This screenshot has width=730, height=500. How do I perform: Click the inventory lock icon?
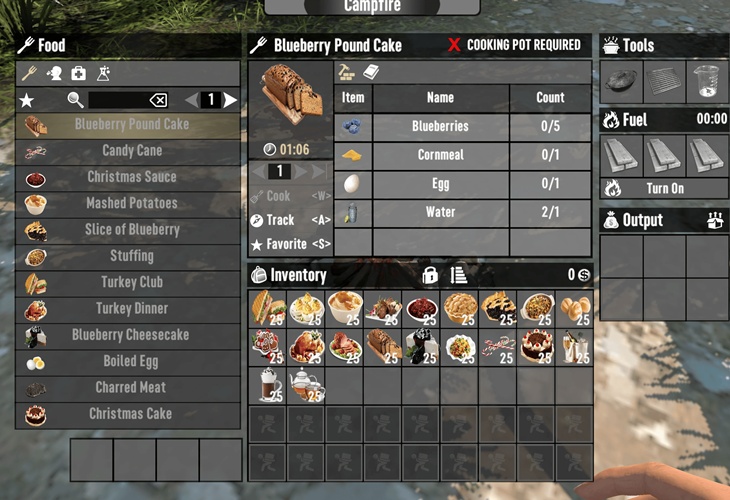tap(430, 275)
